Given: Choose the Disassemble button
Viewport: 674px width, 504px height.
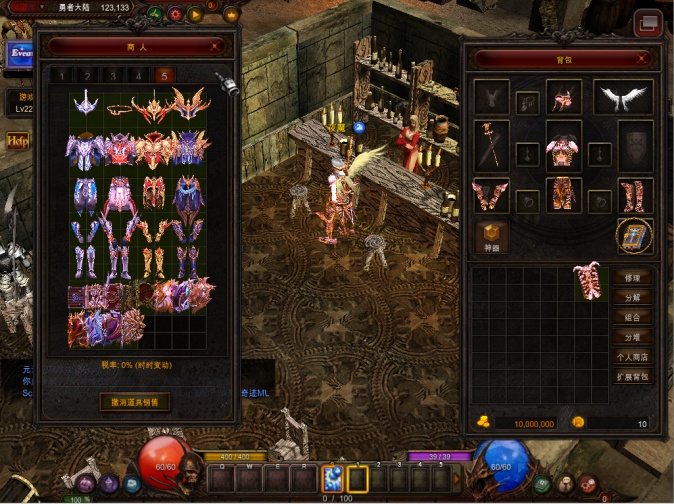Looking at the screenshot, I should pos(632,297).
